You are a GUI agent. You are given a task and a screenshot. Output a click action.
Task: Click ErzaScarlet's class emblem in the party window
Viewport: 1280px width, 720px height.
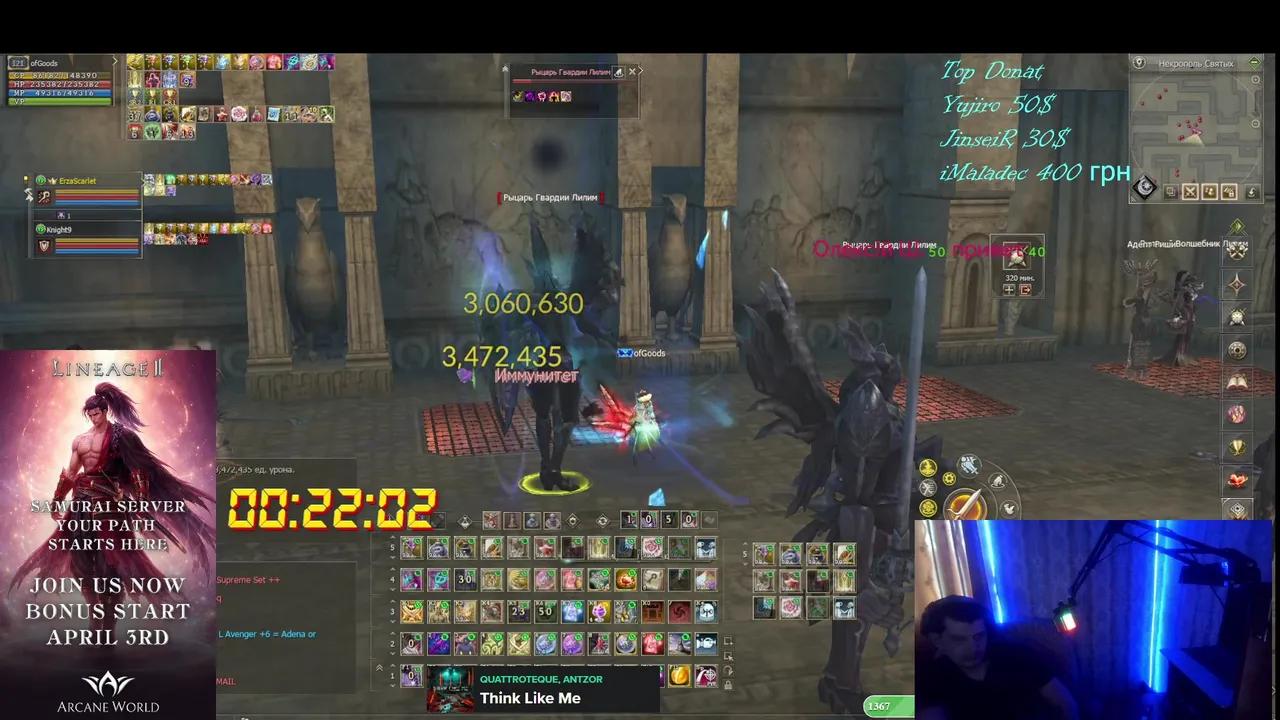[44, 196]
